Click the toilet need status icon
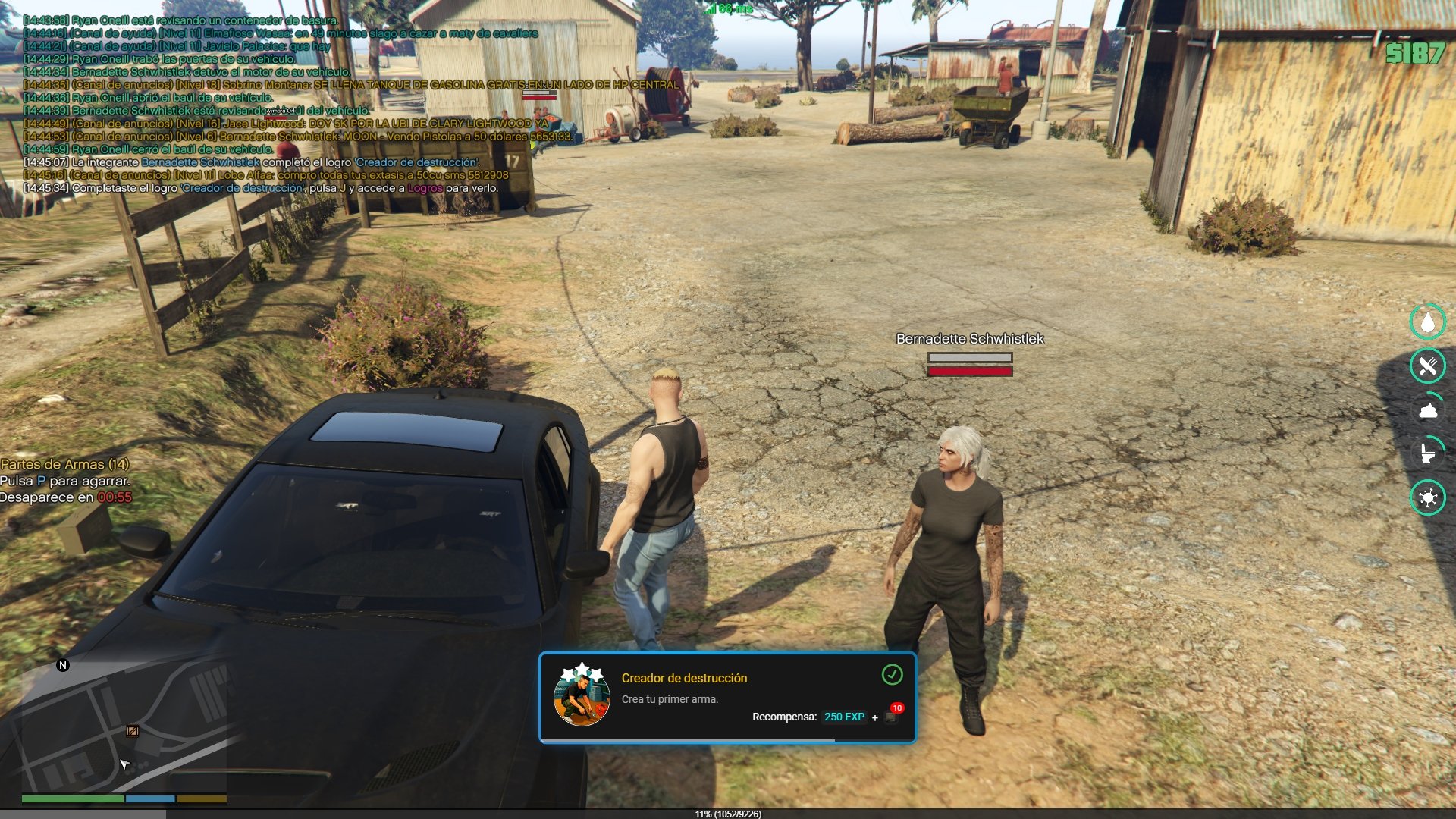Viewport: 1456px width, 819px height. tap(1427, 454)
